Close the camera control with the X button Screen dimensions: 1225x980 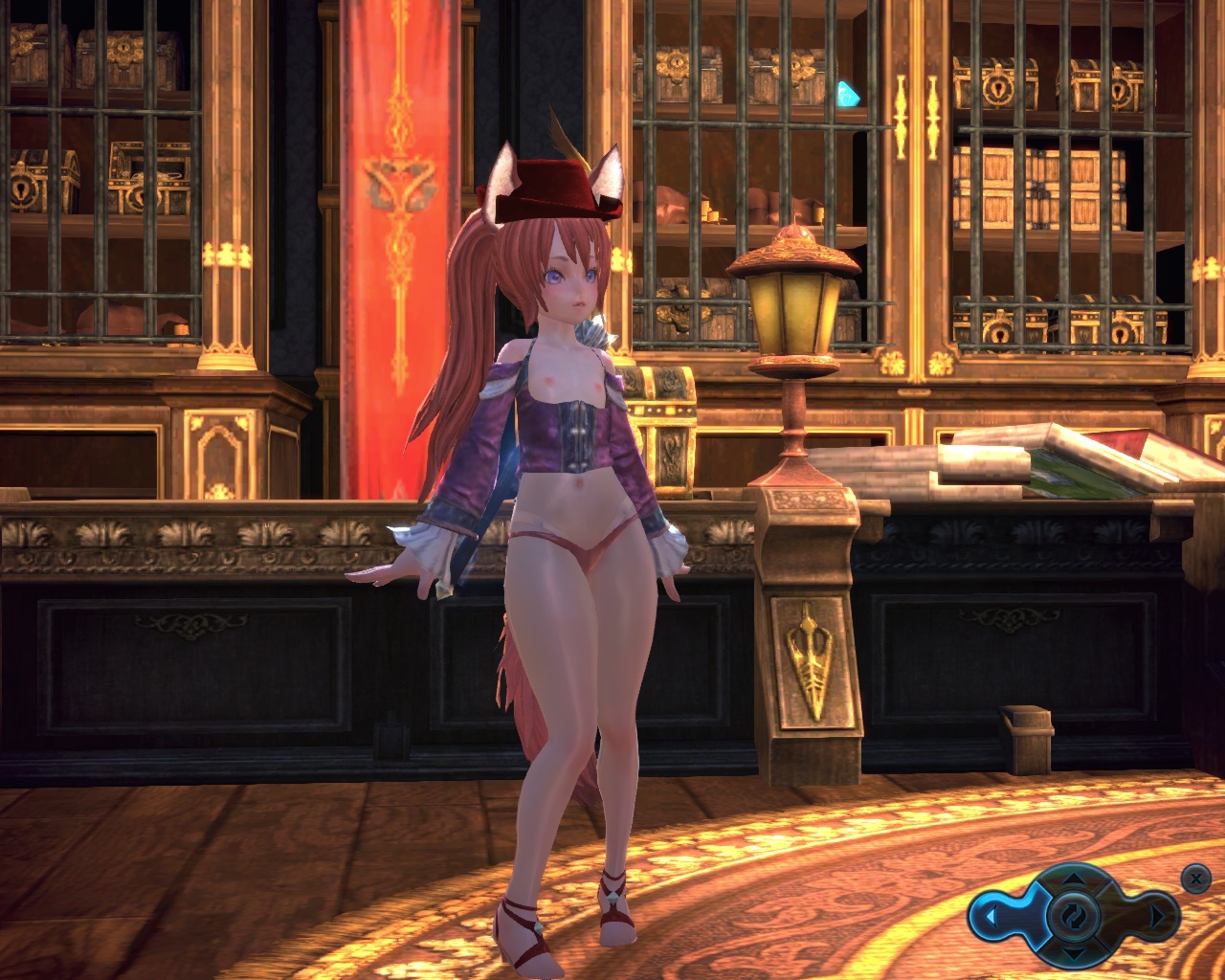coord(1194,877)
